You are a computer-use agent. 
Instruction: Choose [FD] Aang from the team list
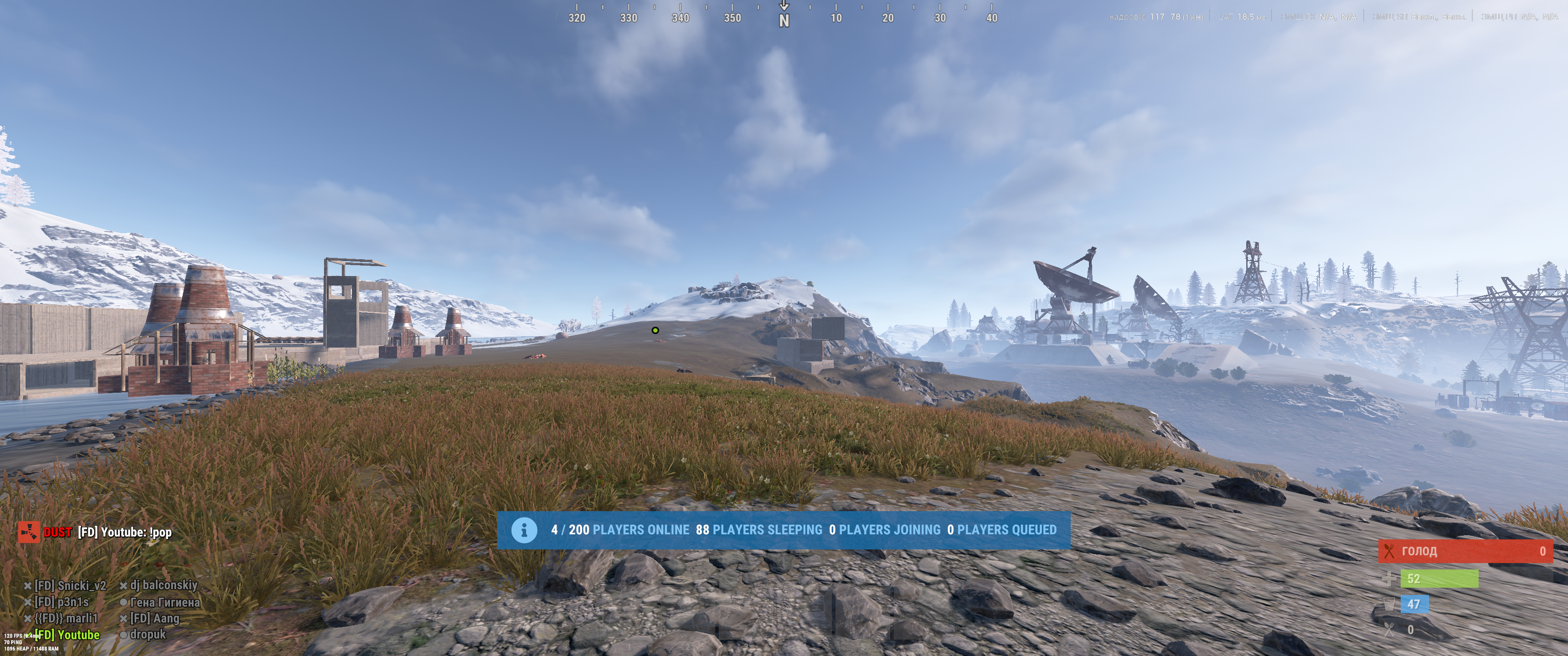coord(154,618)
